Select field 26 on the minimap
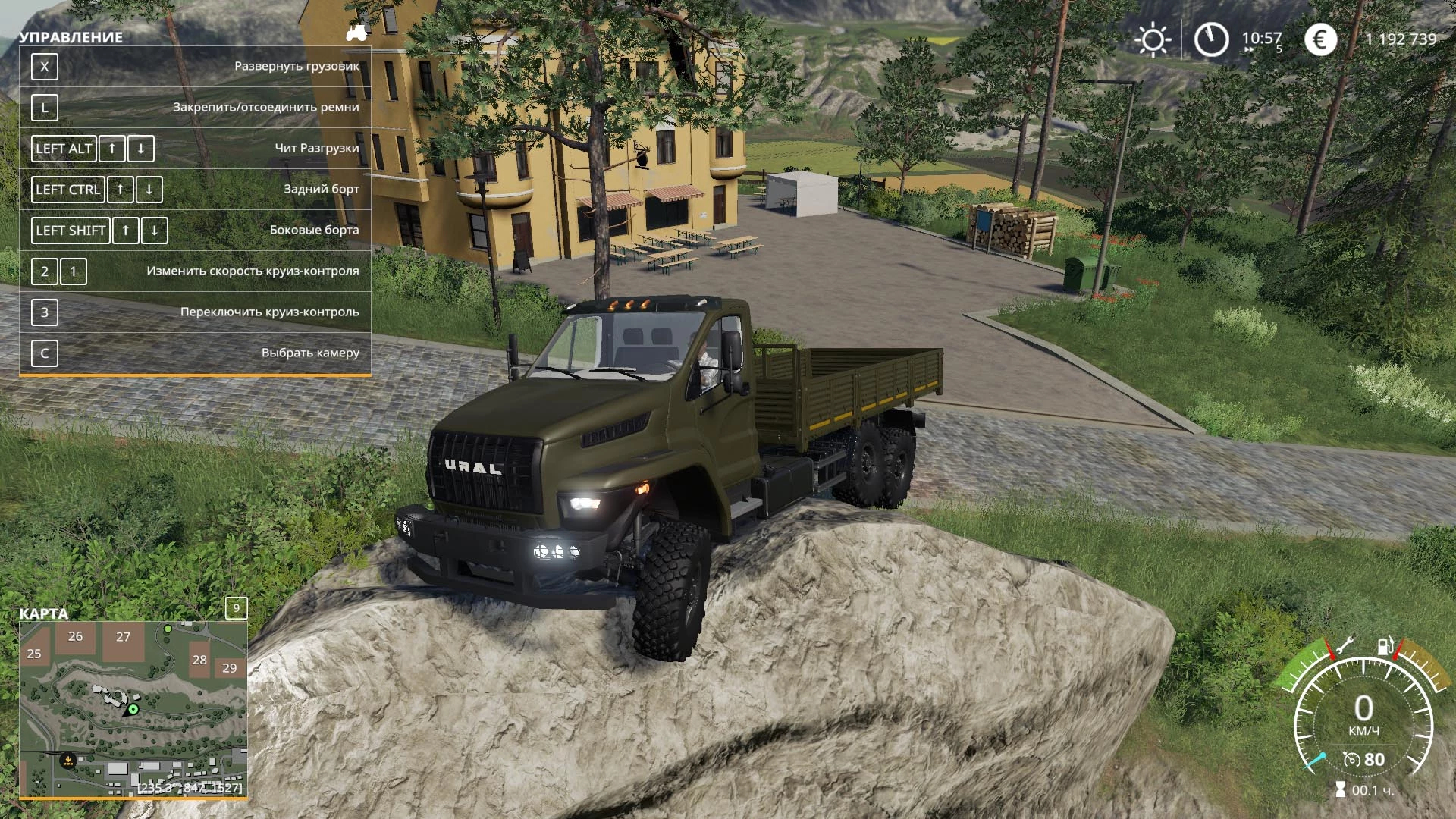 75,637
